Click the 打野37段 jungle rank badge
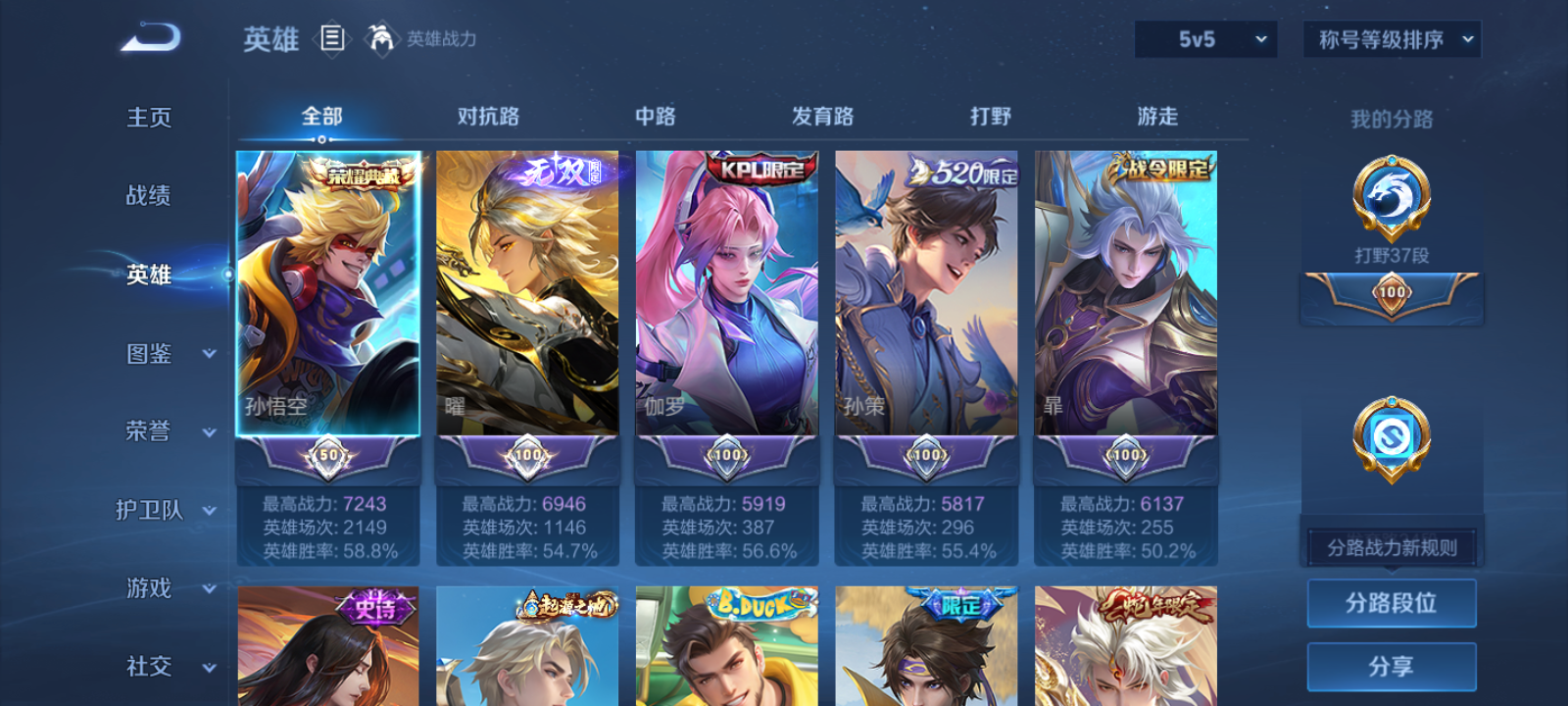 pos(1390,201)
